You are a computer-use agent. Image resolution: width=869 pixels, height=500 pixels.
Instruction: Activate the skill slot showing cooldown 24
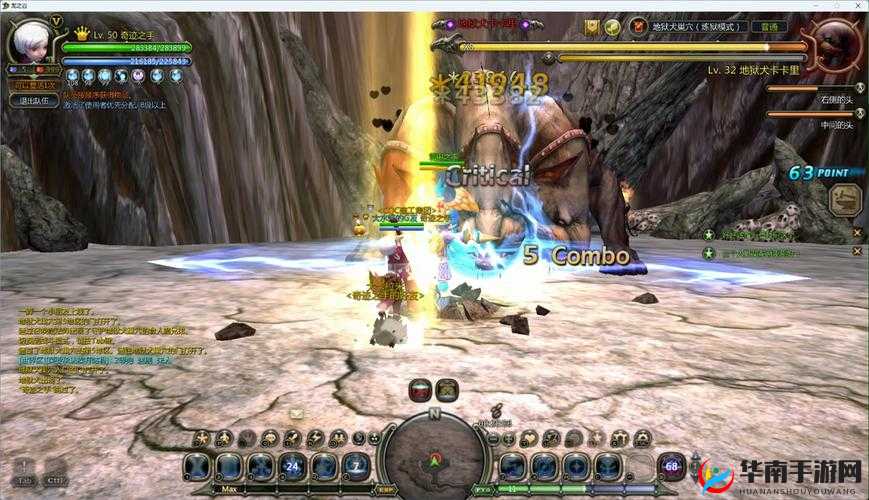292,465
